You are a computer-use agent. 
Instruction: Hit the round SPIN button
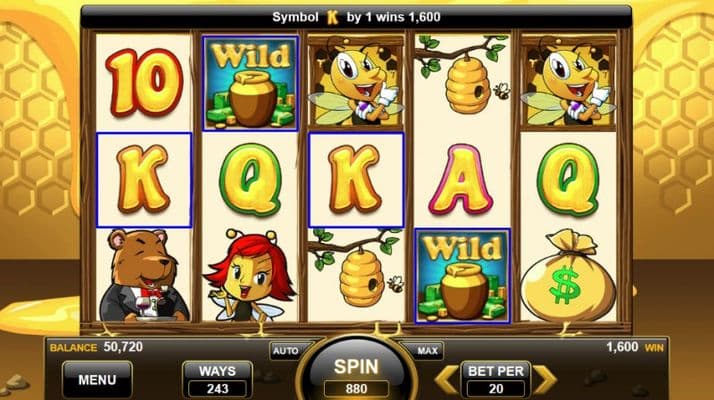[357, 373]
